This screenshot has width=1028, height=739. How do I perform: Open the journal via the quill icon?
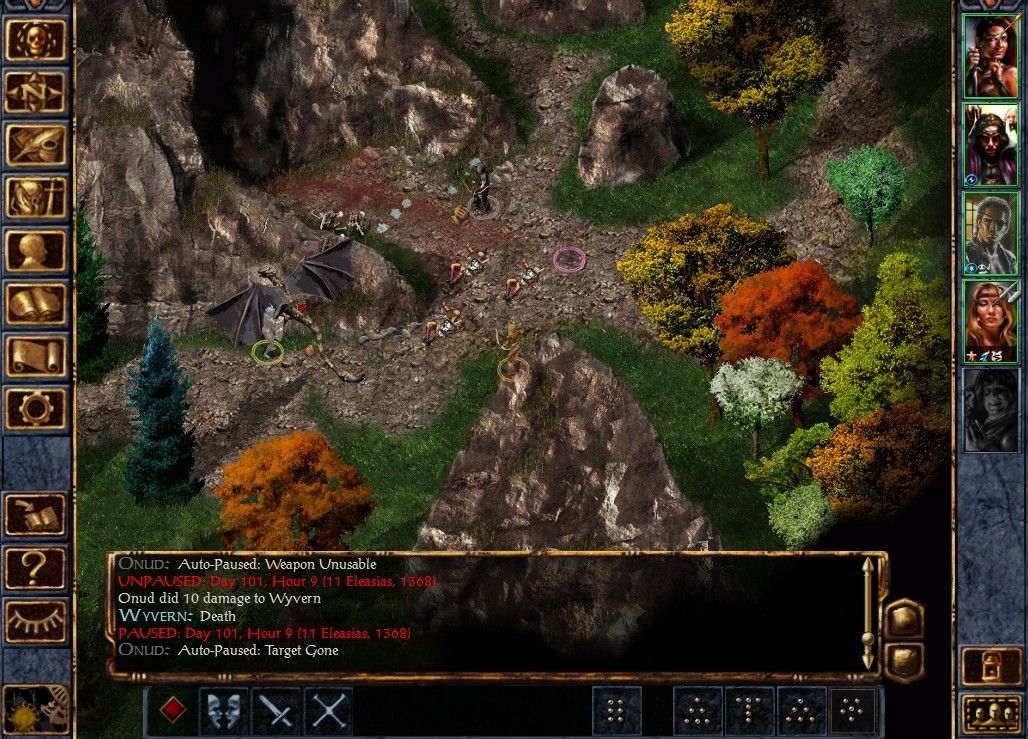click(x=36, y=145)
